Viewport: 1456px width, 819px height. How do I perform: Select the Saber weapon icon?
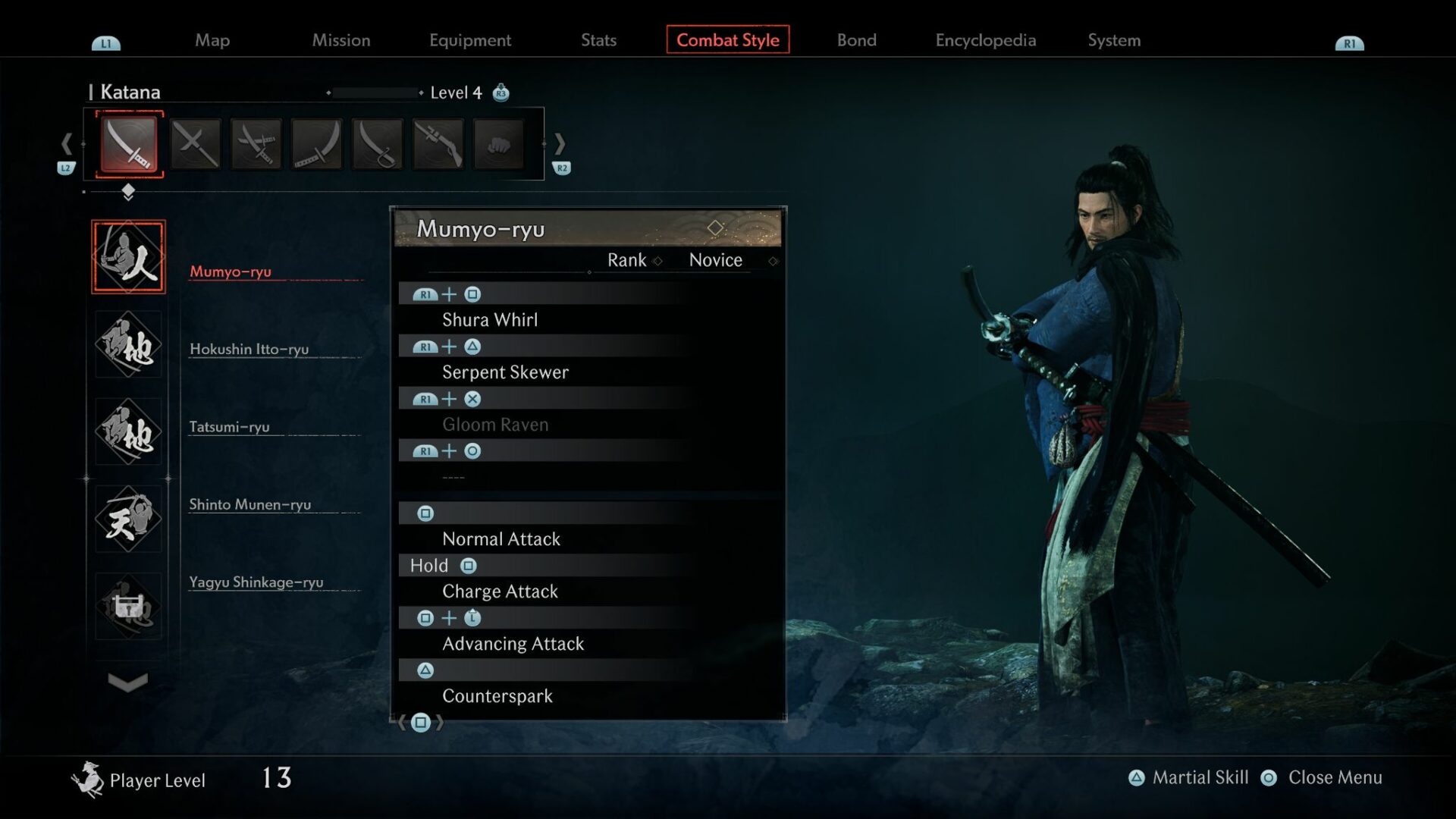pos(376,144)
